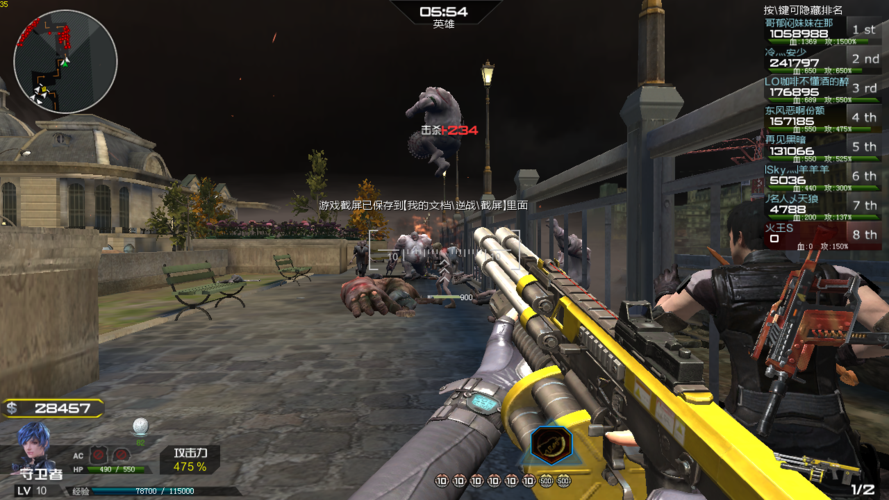
Task: Open the attack power 475% panel
Action: (x=190, y=459)
